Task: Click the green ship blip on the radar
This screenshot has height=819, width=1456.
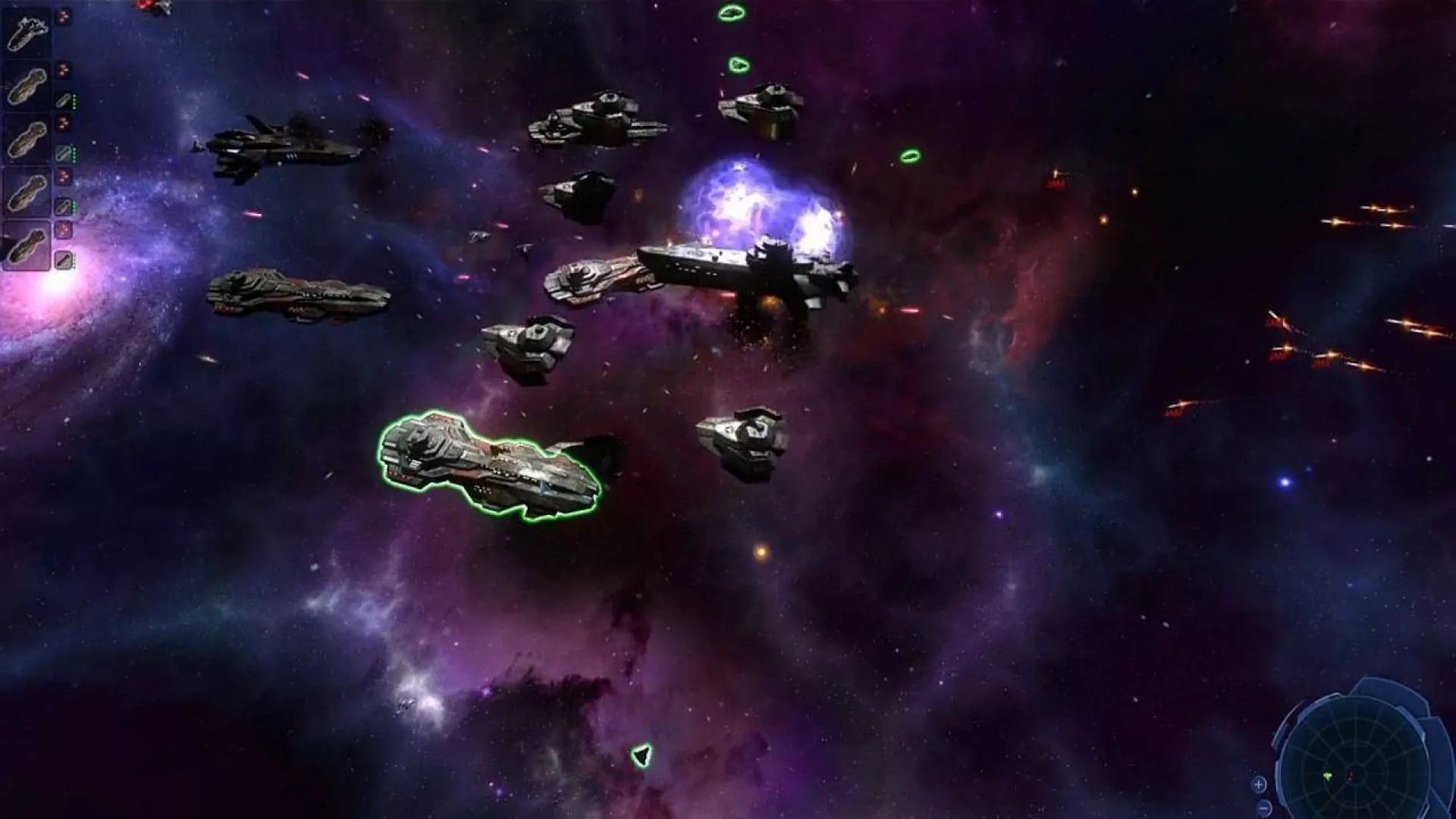Action: click(1329, 777)
